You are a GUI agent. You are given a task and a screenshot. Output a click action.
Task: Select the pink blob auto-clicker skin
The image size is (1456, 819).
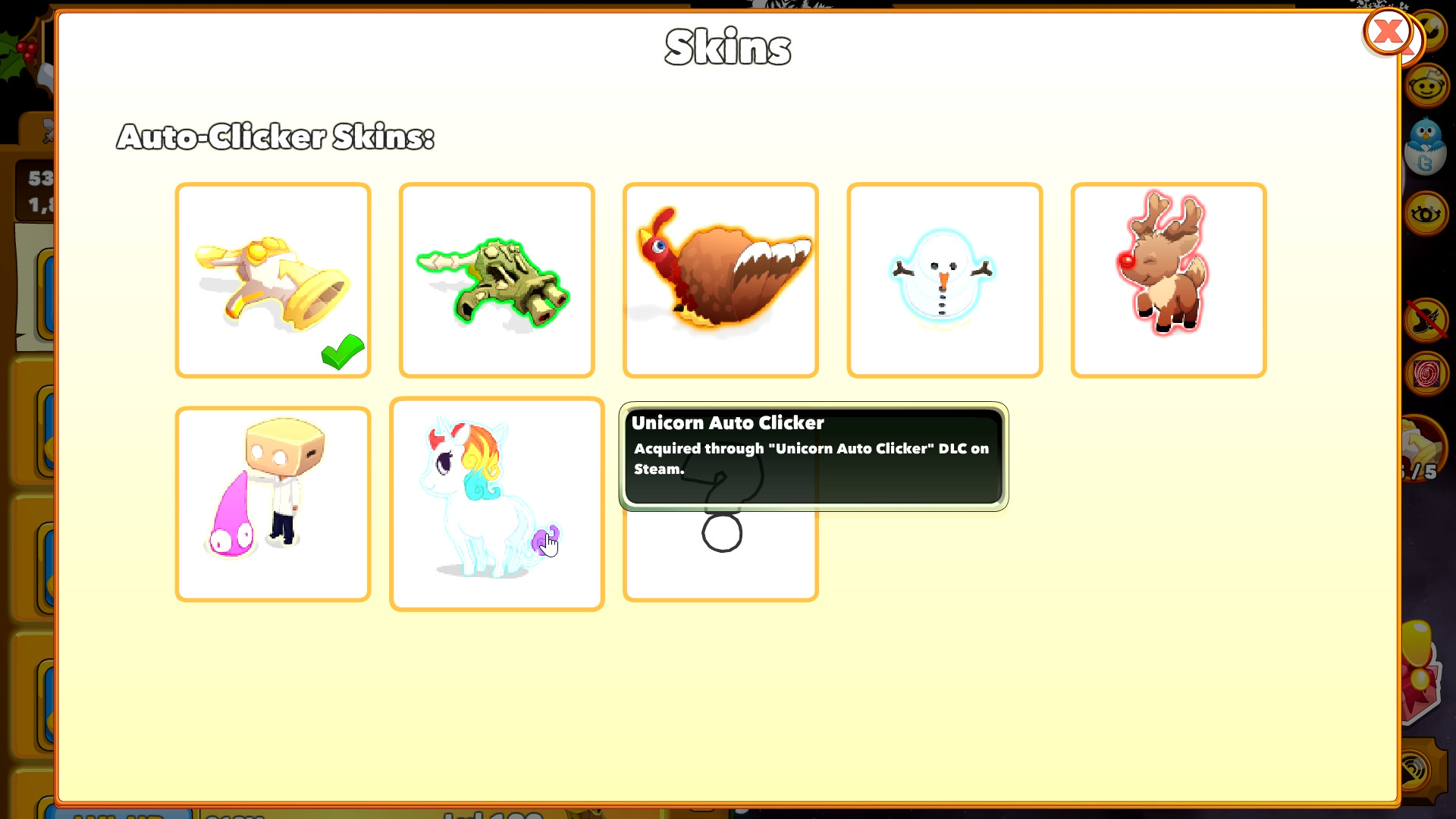click(x=273, y=503)
